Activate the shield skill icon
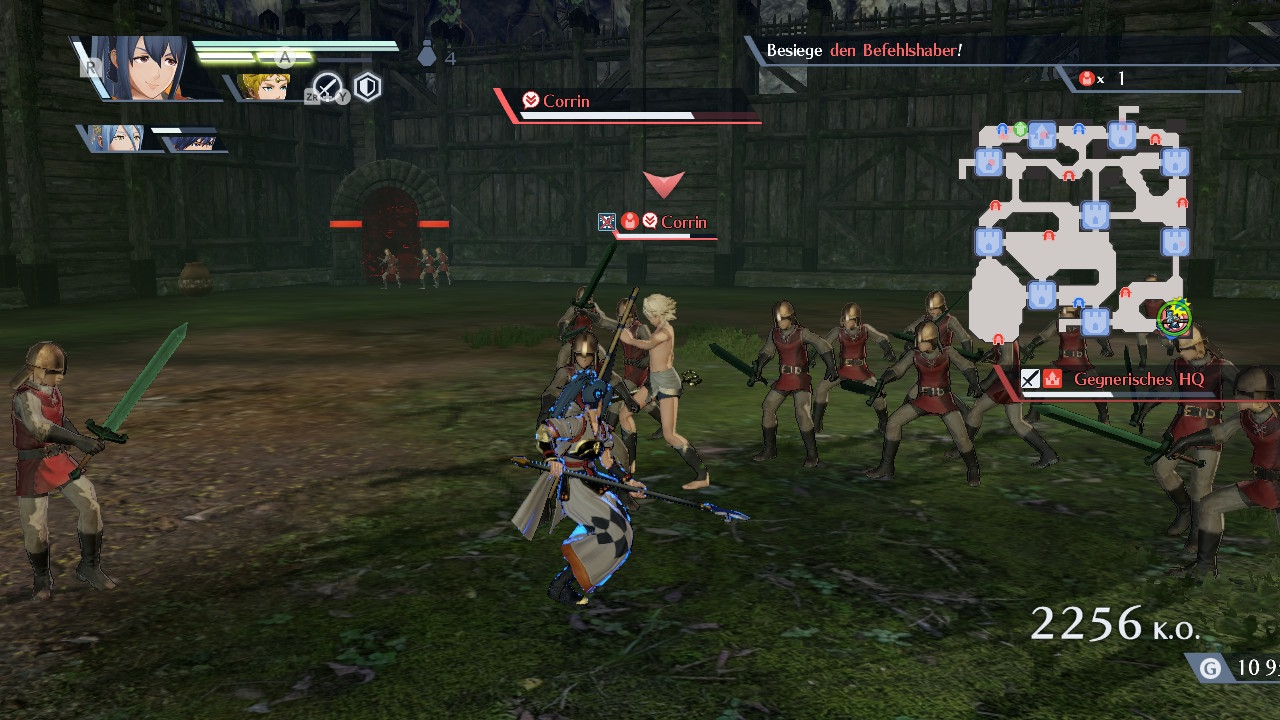The width and height of the screenshot is (1280, 720). coord(368,88)
